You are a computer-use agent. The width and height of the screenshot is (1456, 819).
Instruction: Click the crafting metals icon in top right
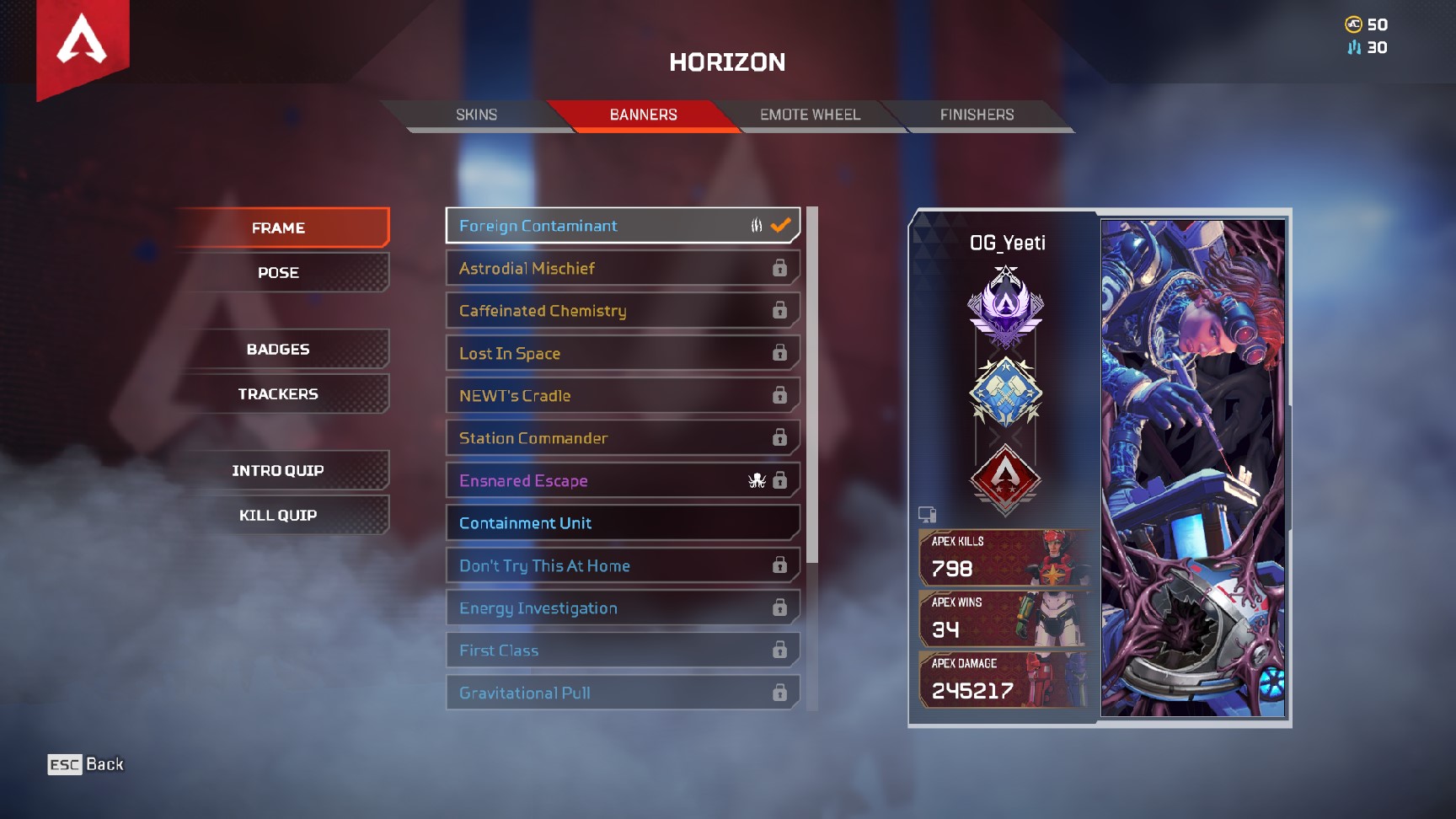[1355, 48]
